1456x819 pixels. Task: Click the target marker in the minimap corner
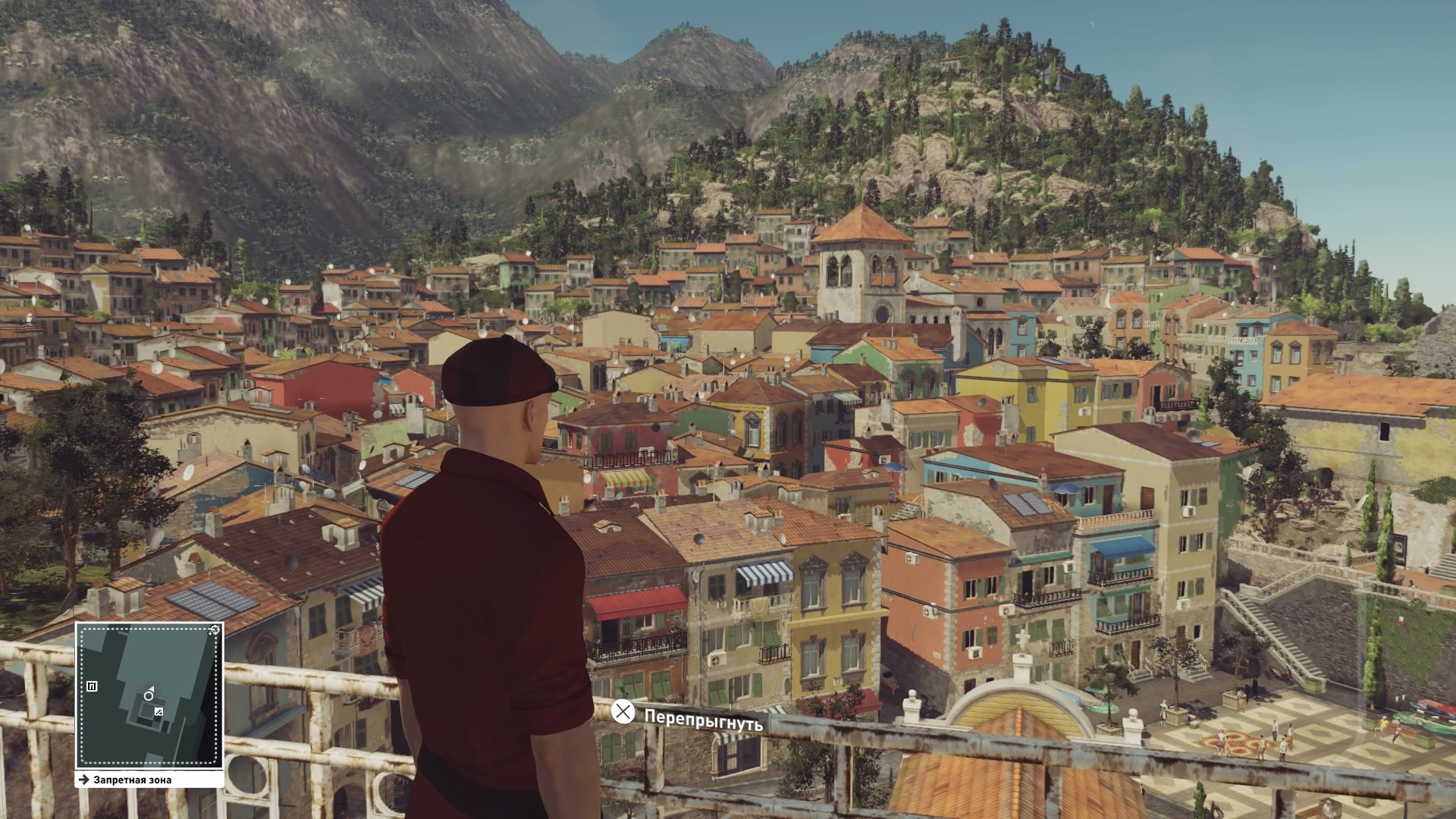(x=215, y=630)
